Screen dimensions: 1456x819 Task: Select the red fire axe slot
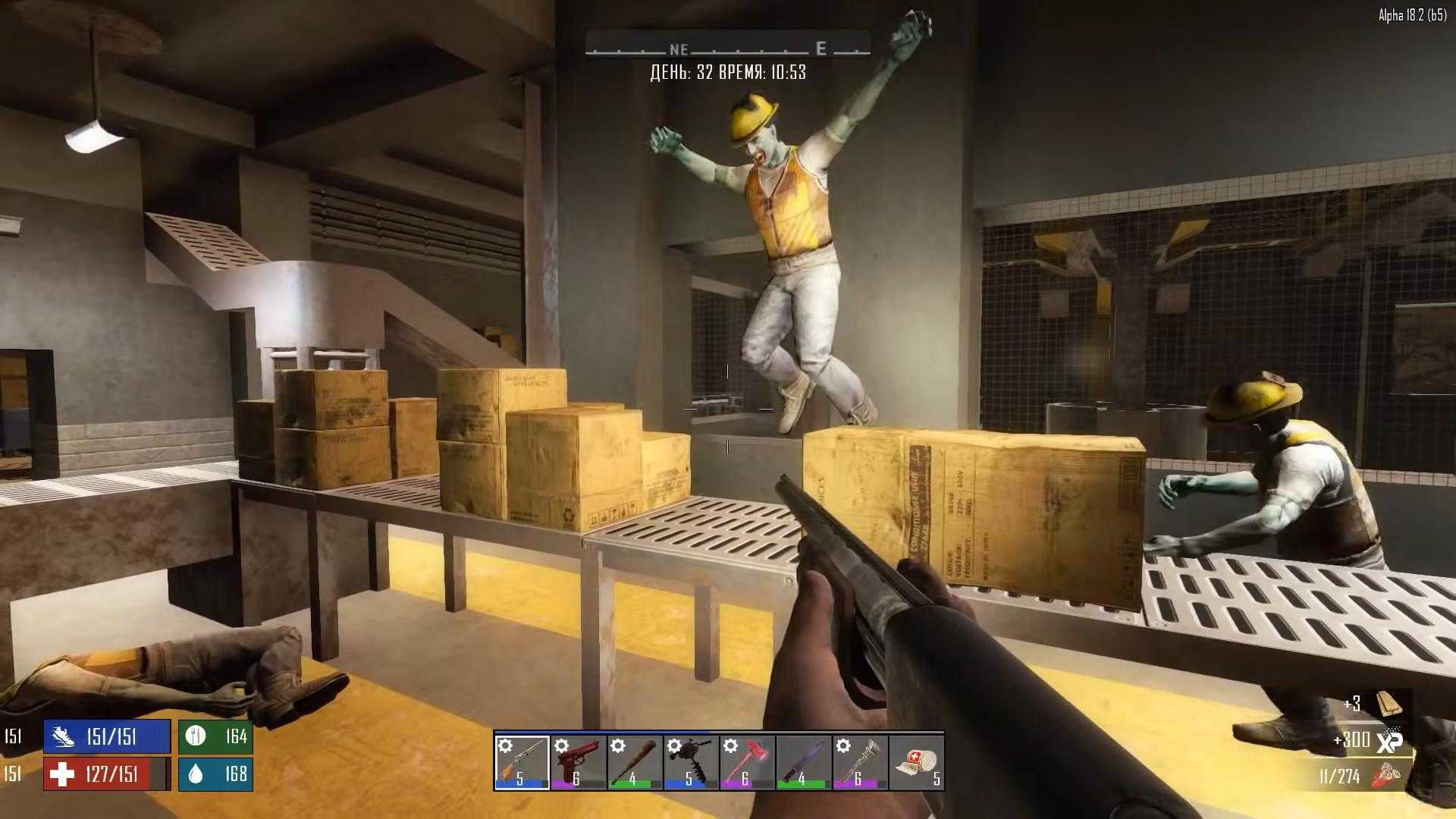tap(747, 762)
